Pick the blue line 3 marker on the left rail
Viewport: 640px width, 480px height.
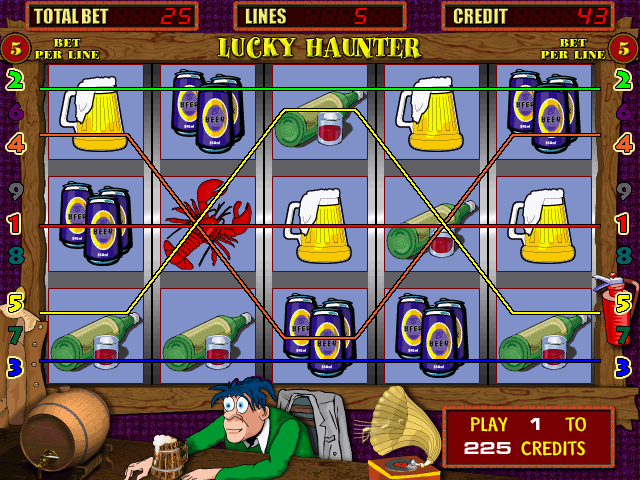point(15,367)
